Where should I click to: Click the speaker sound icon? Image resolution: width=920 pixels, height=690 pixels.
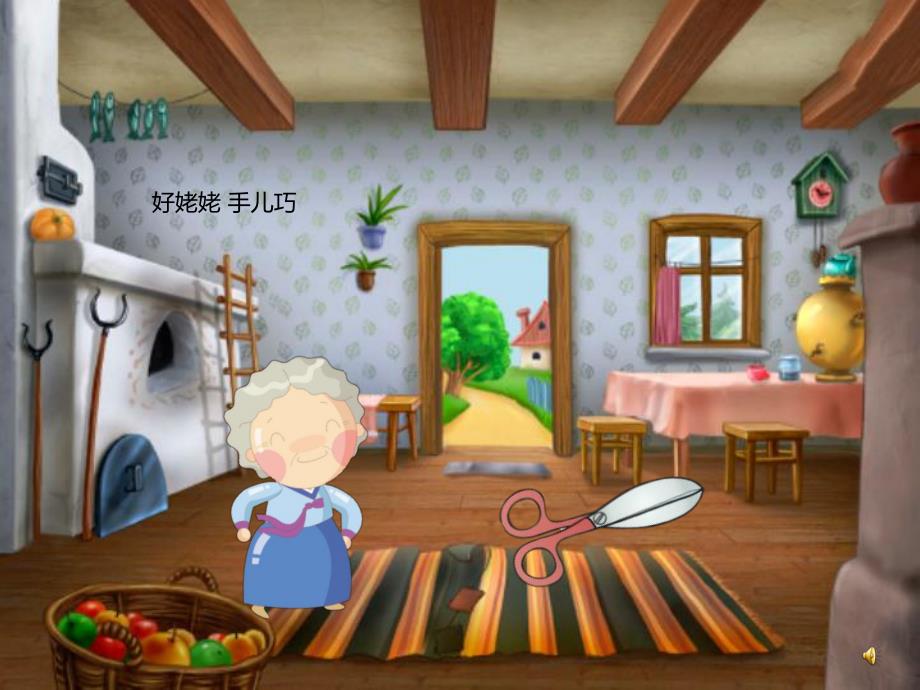(x=869, y=656)
